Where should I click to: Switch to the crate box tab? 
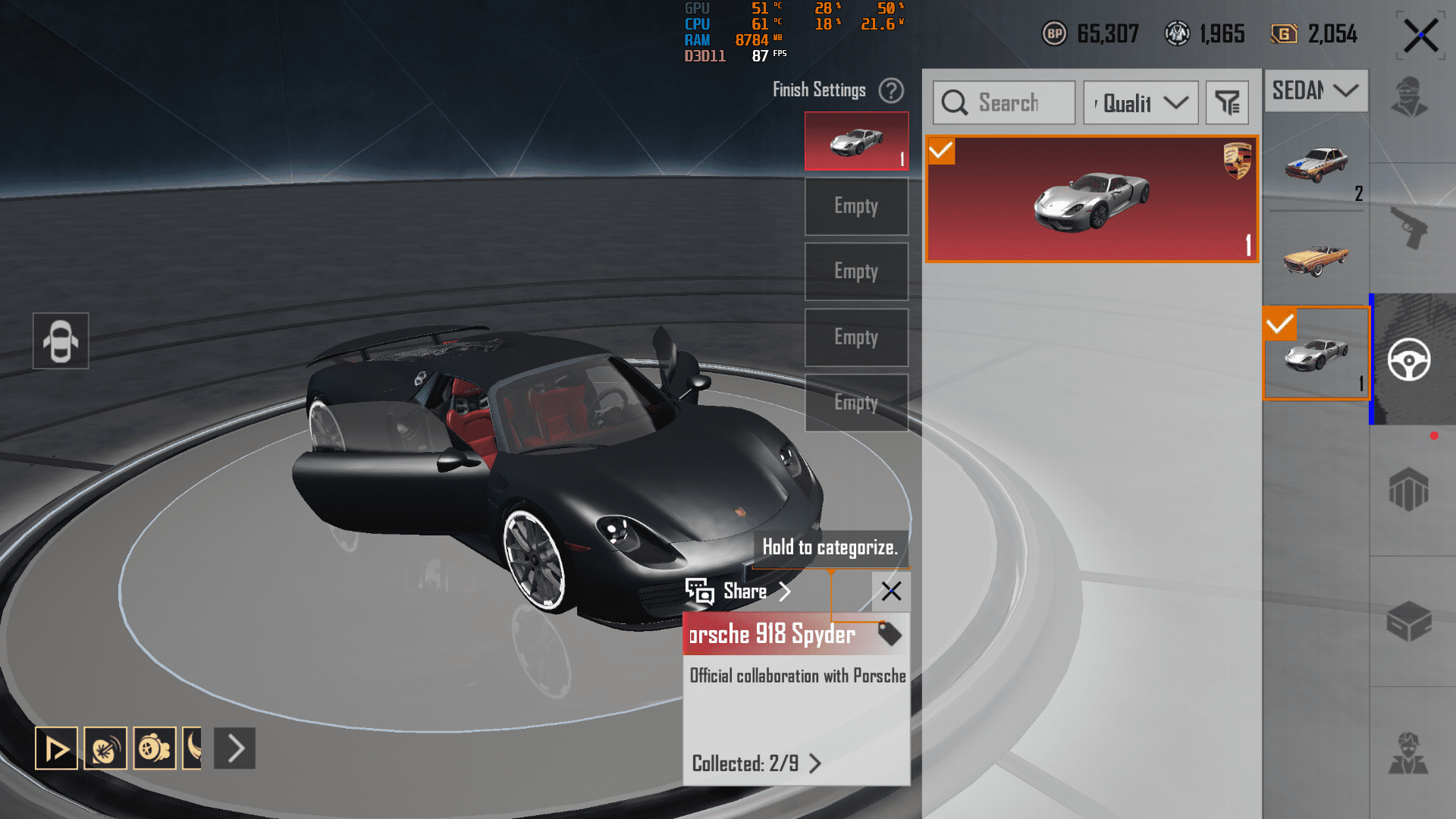coord(1409,622)
